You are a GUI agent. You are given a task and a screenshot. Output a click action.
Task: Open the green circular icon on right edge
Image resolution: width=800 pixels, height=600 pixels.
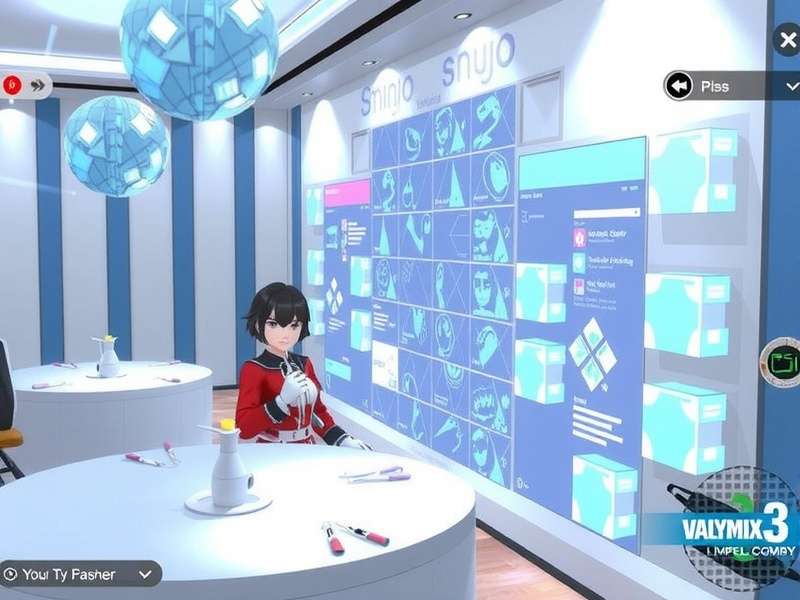[779, 359]
